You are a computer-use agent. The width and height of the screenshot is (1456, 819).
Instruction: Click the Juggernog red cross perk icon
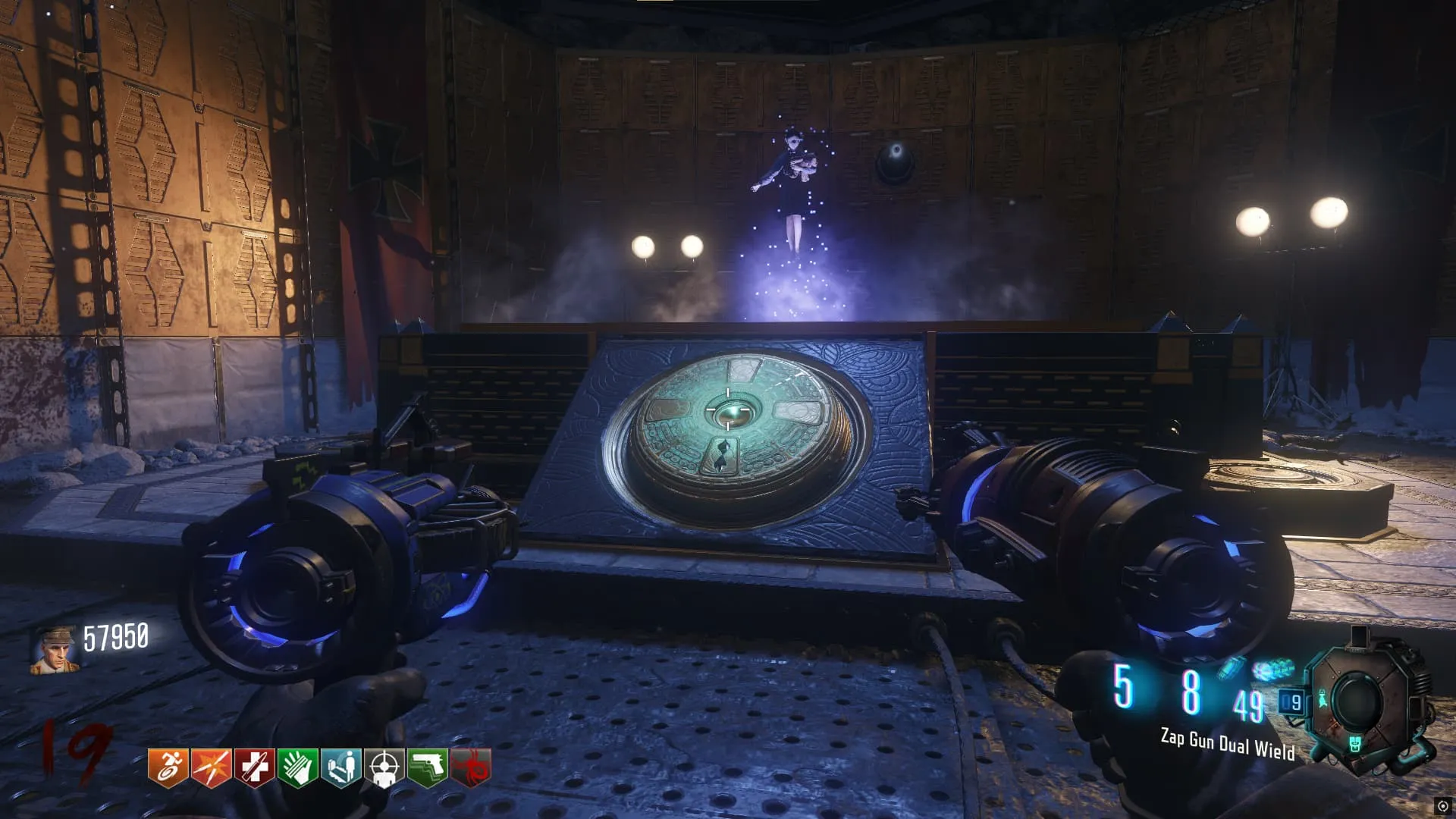click(254, 767)
